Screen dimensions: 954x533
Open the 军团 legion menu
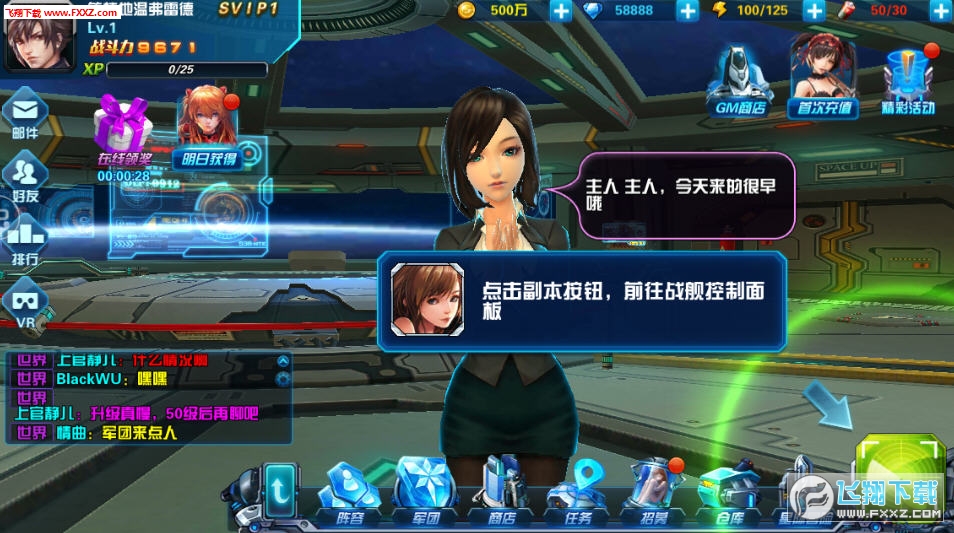point(425,491)
